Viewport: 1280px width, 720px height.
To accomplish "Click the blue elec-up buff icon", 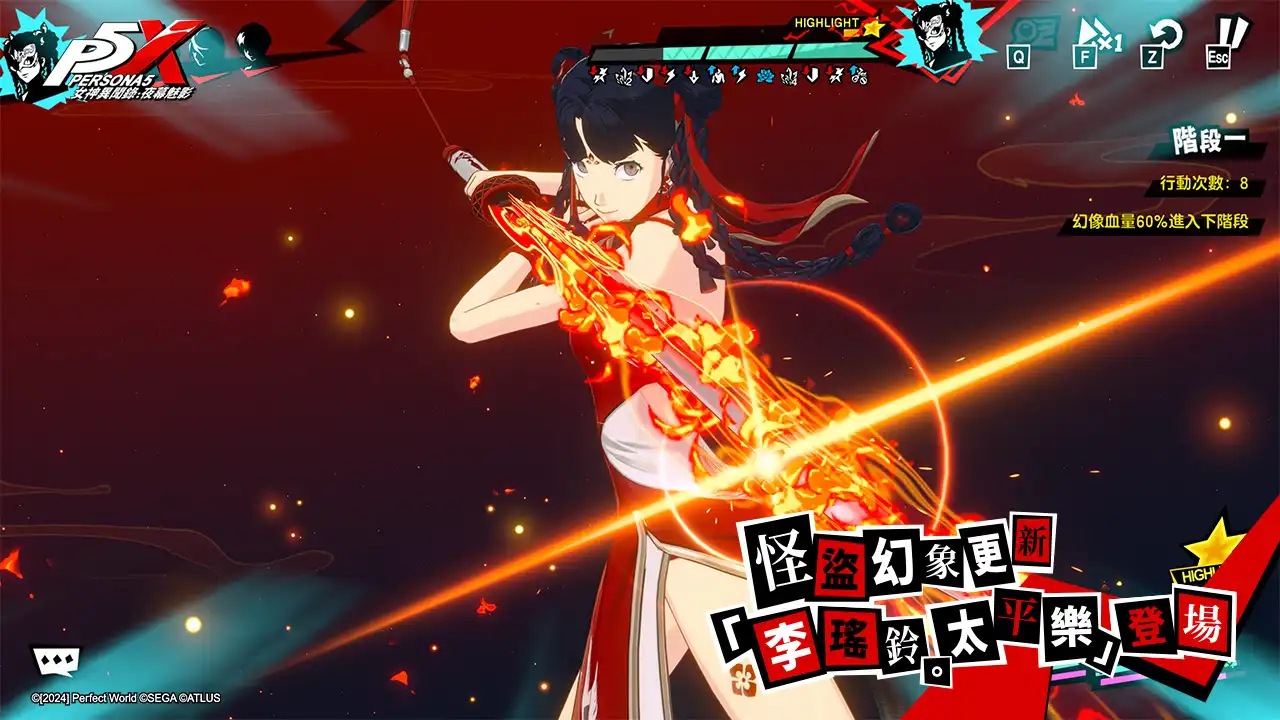I will [738, 73].
